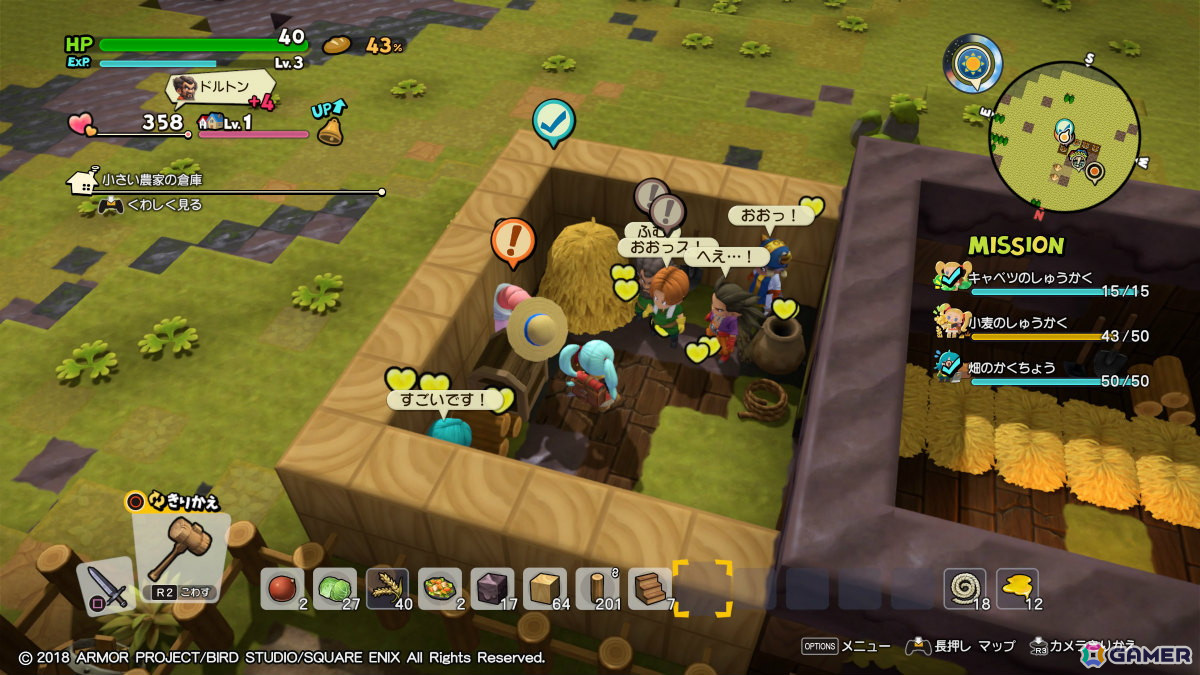The width and height of the screenshot is (1200, 675).
Task: Select the dark stone block slot
Action: point(492,588)
